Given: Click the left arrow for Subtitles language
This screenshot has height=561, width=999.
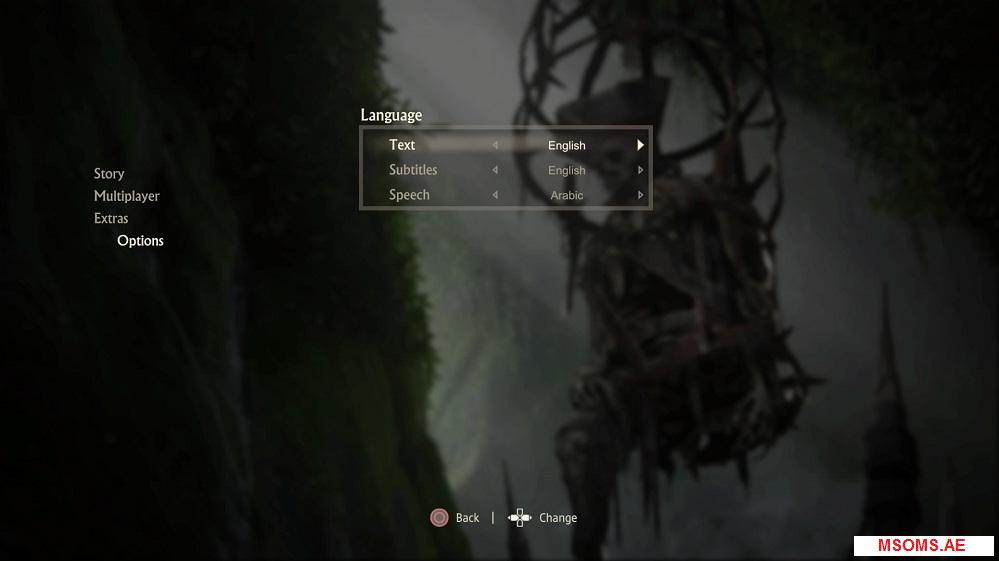Looking at the screenshot, I should pos(495,170).
